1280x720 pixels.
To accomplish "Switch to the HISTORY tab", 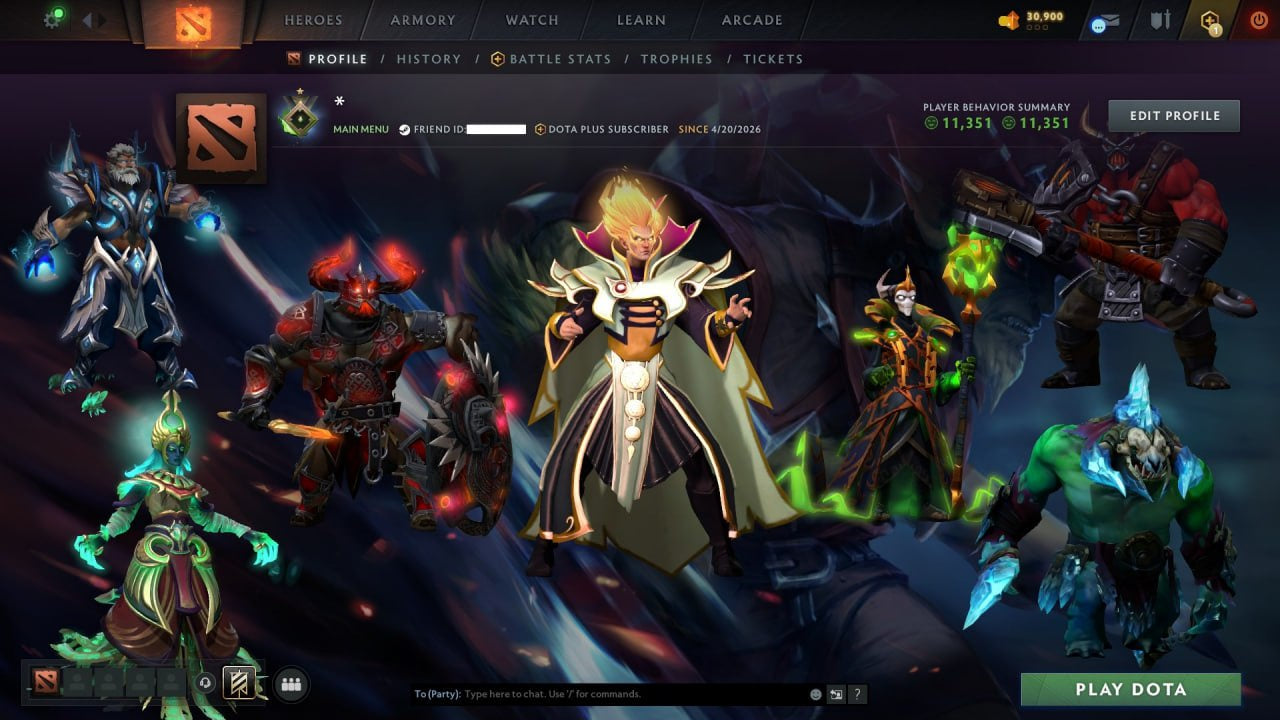I will [x=428, y=59].
